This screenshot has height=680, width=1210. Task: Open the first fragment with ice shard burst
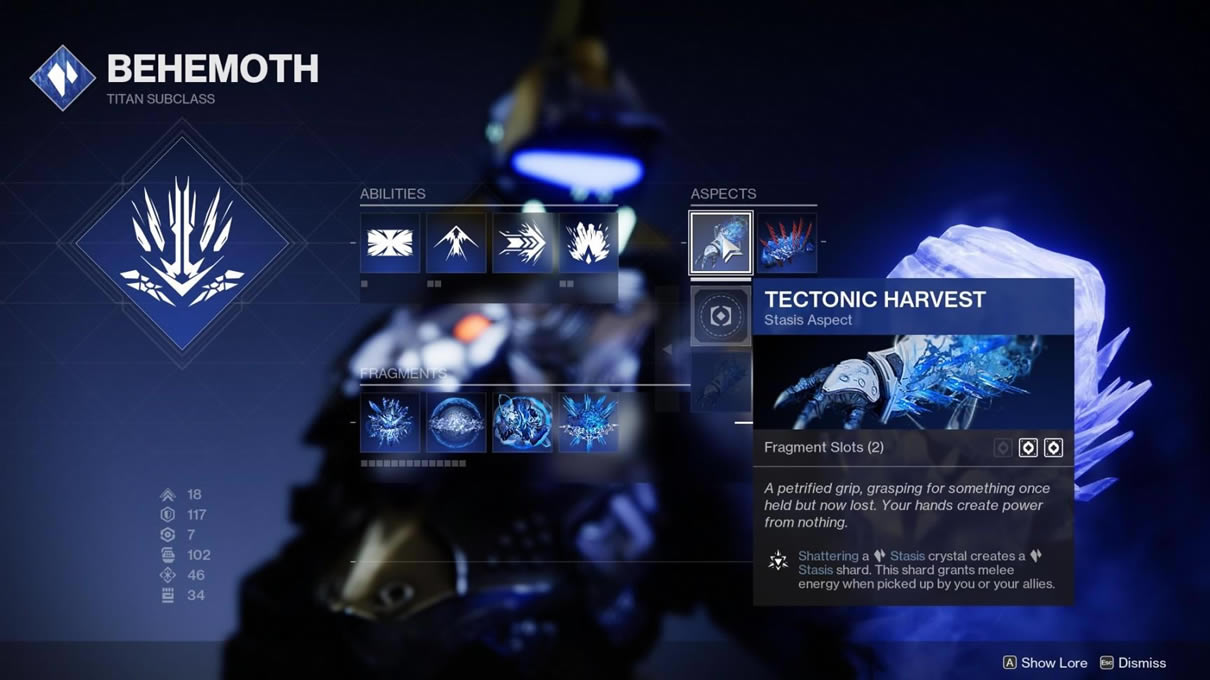coord(390,422)
